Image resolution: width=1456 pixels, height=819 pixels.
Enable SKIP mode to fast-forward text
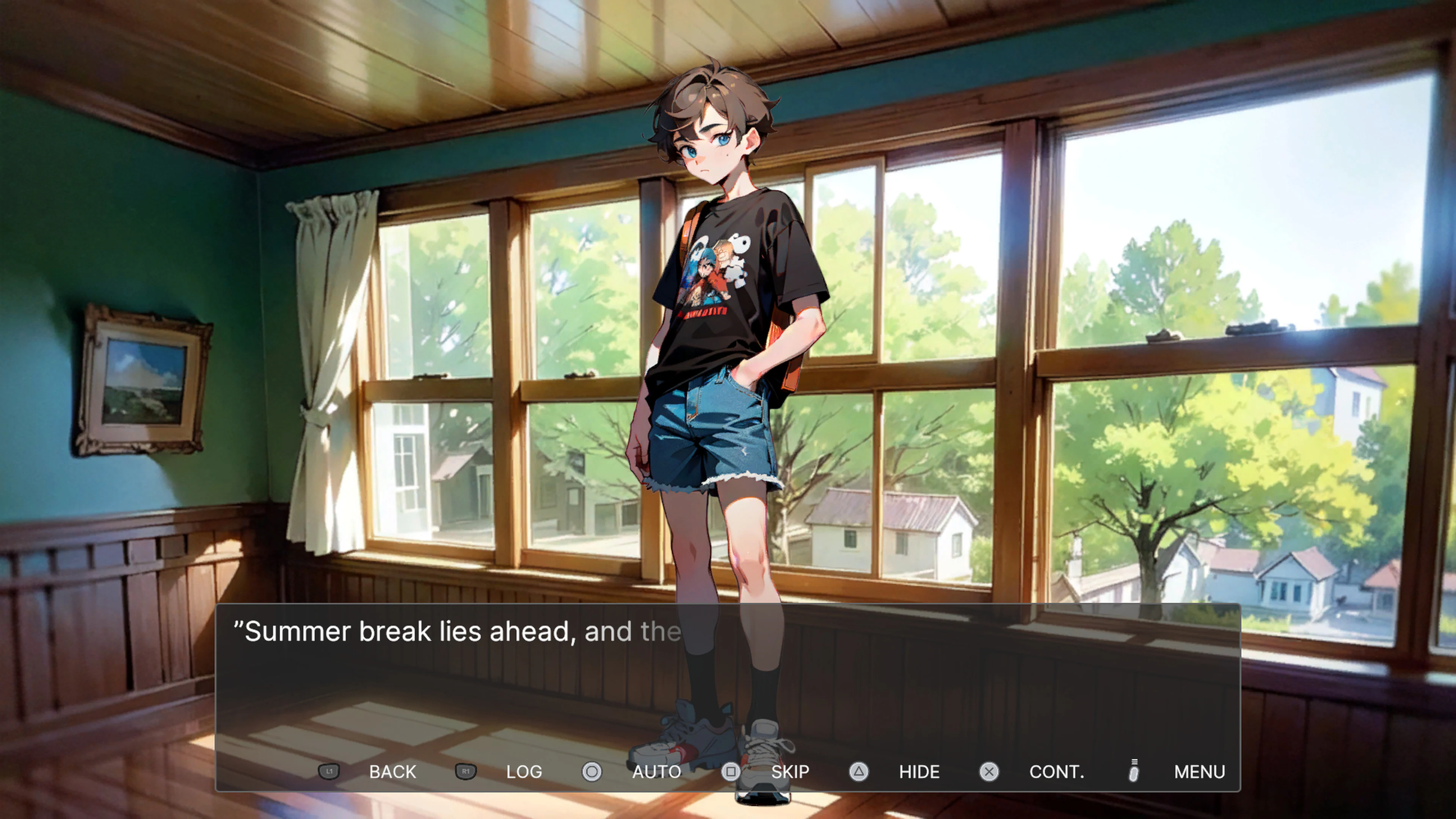tap(789, 772)
